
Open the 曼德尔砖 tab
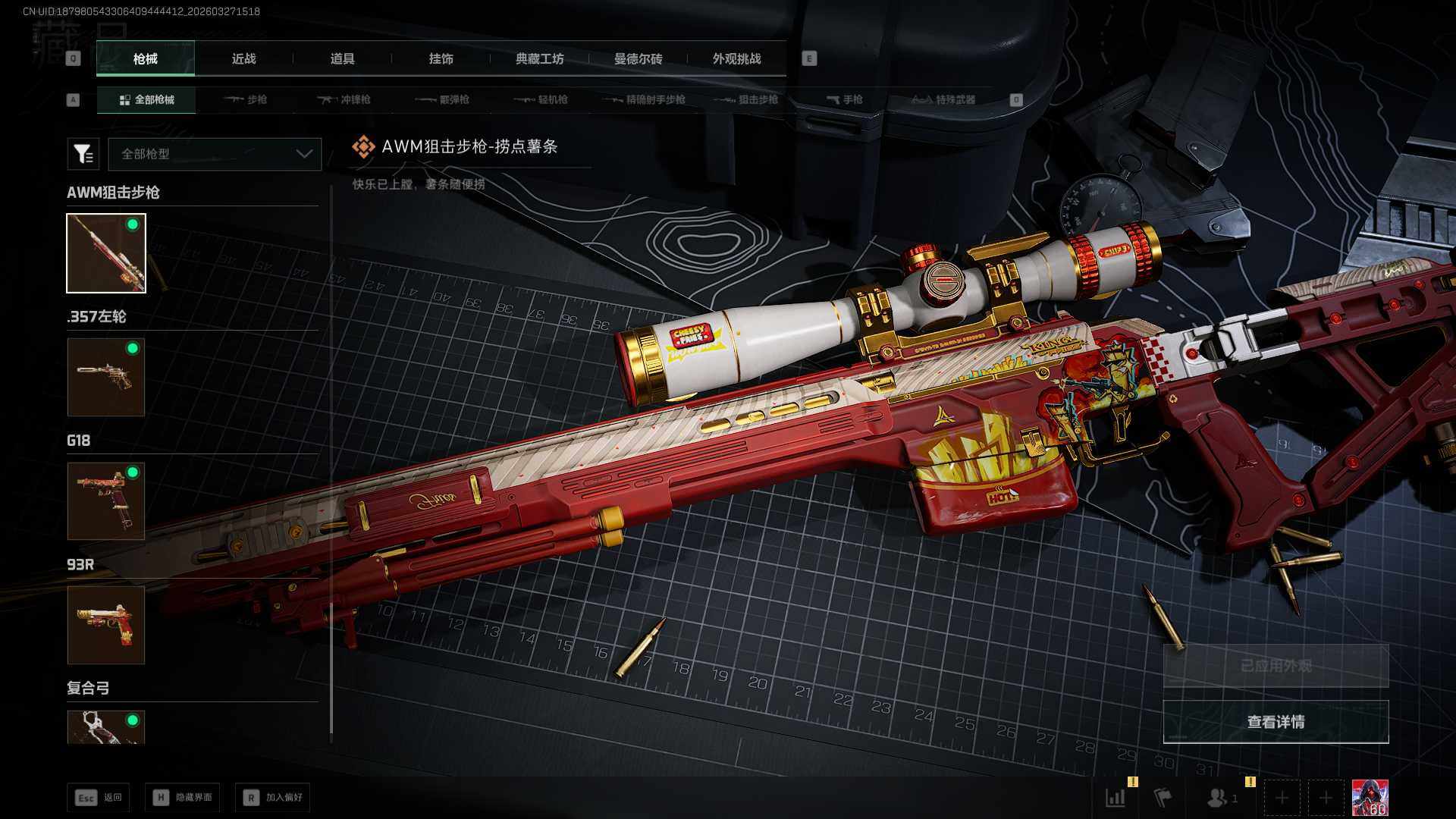[638, 59]
